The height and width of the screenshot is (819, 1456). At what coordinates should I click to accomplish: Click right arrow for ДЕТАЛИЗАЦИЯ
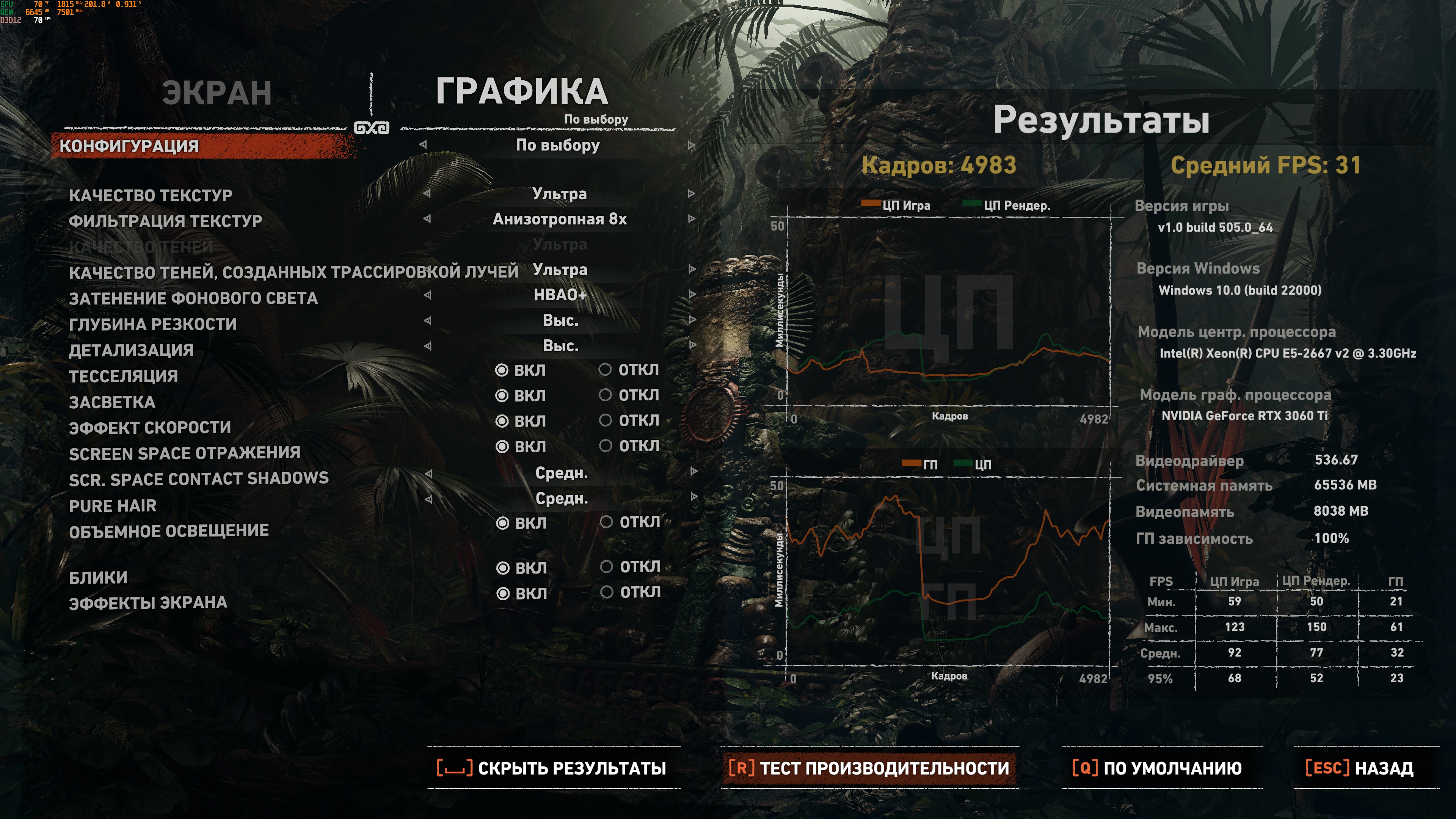point(691,345)
